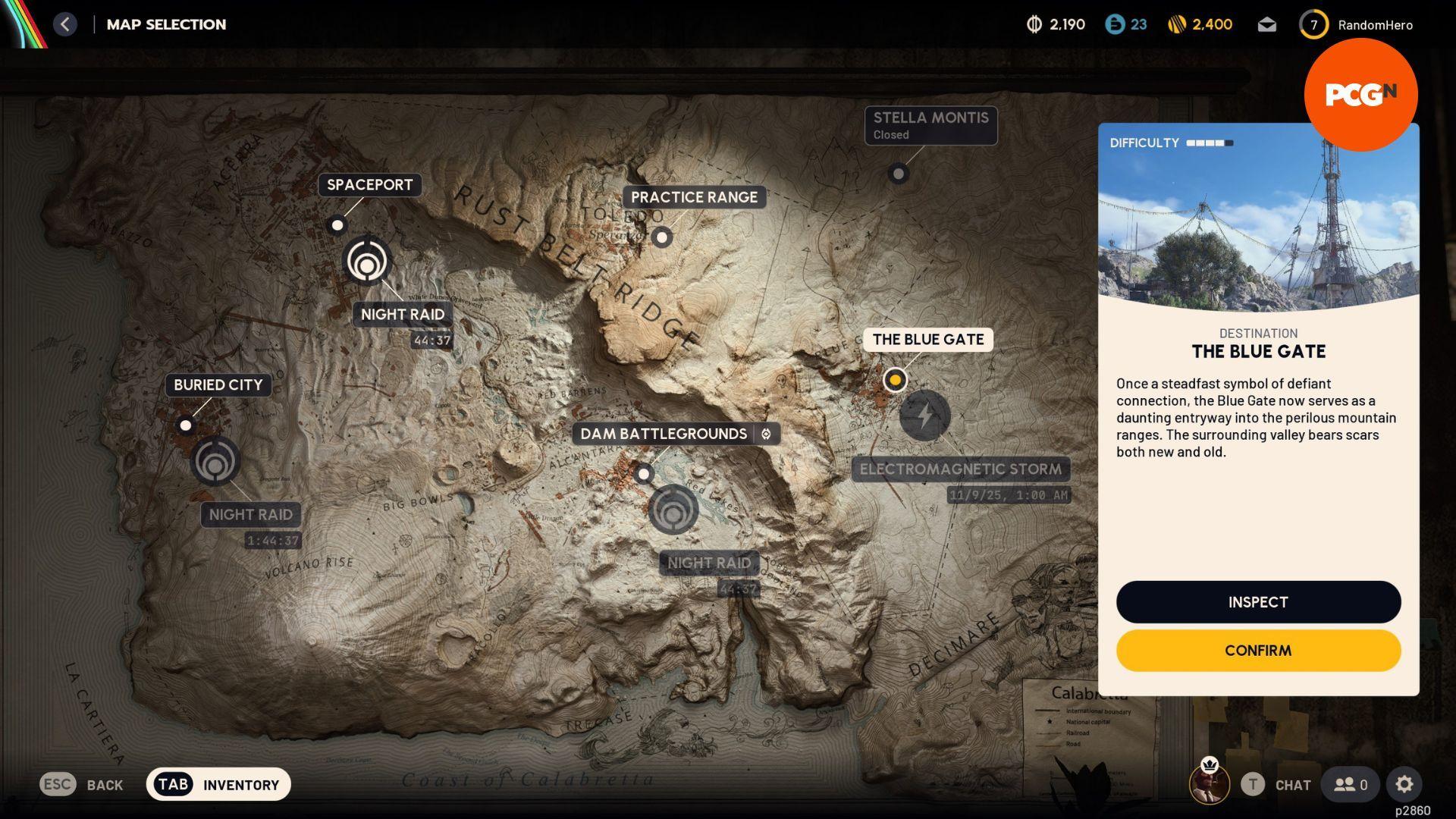The width and height of the screenshot is (1456, 819).
Task: Click the party members counter icon
Action: [1349, 784]
